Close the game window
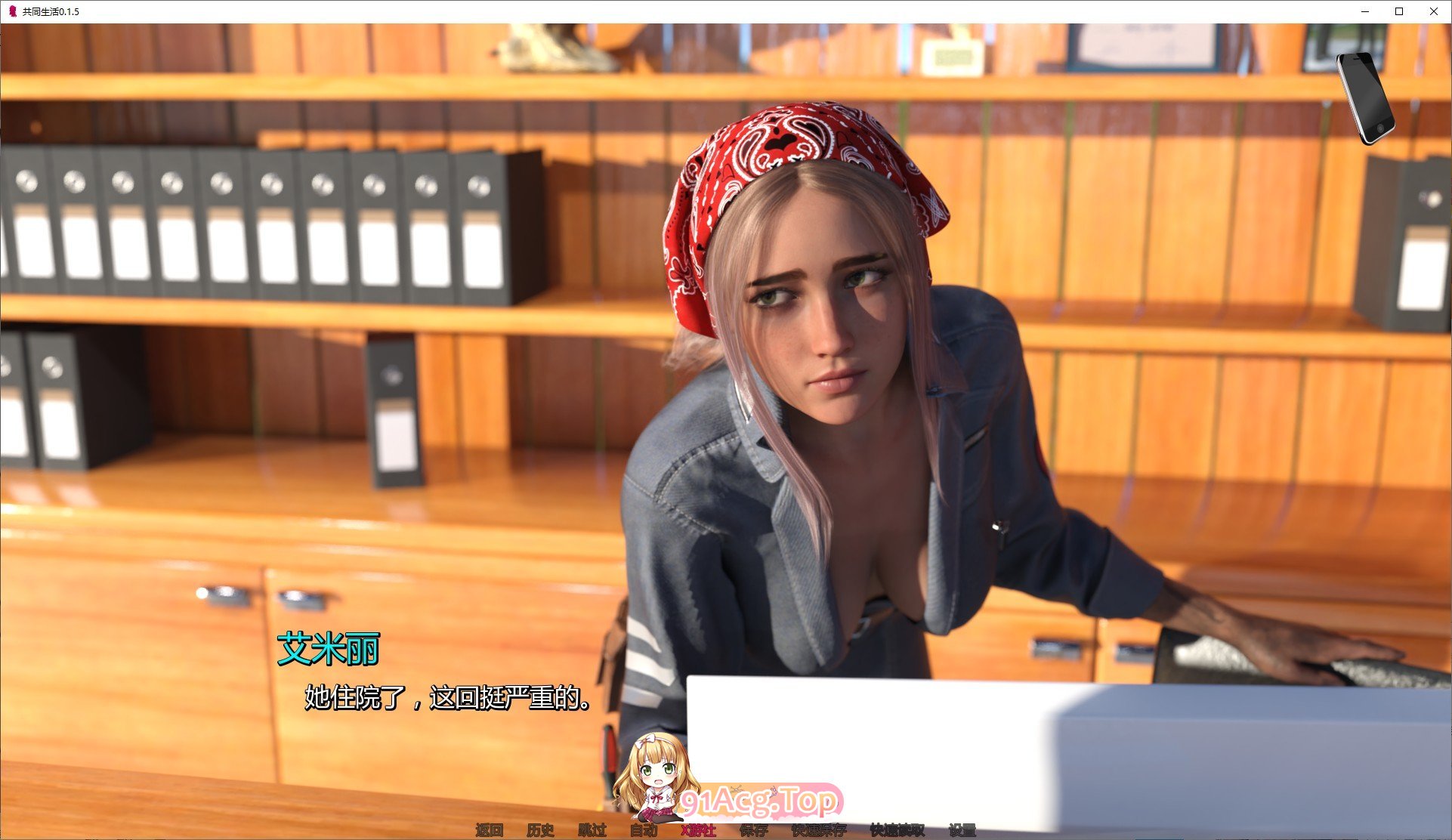Image resolution: width=1452 pixels, height=840 pixels. 1434,11
